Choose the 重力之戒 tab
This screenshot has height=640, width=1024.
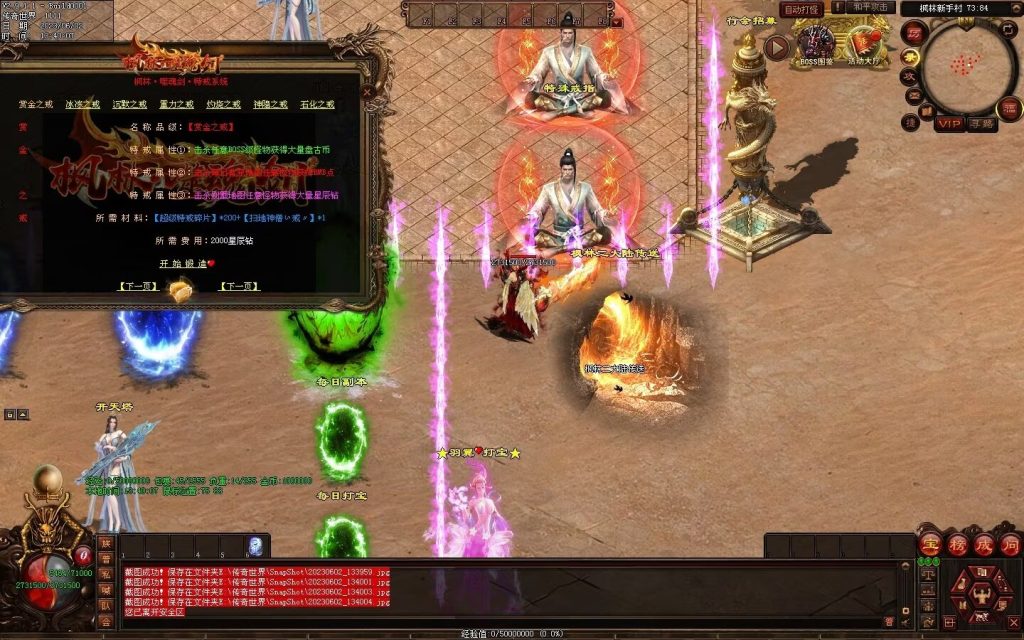(176, 104)
